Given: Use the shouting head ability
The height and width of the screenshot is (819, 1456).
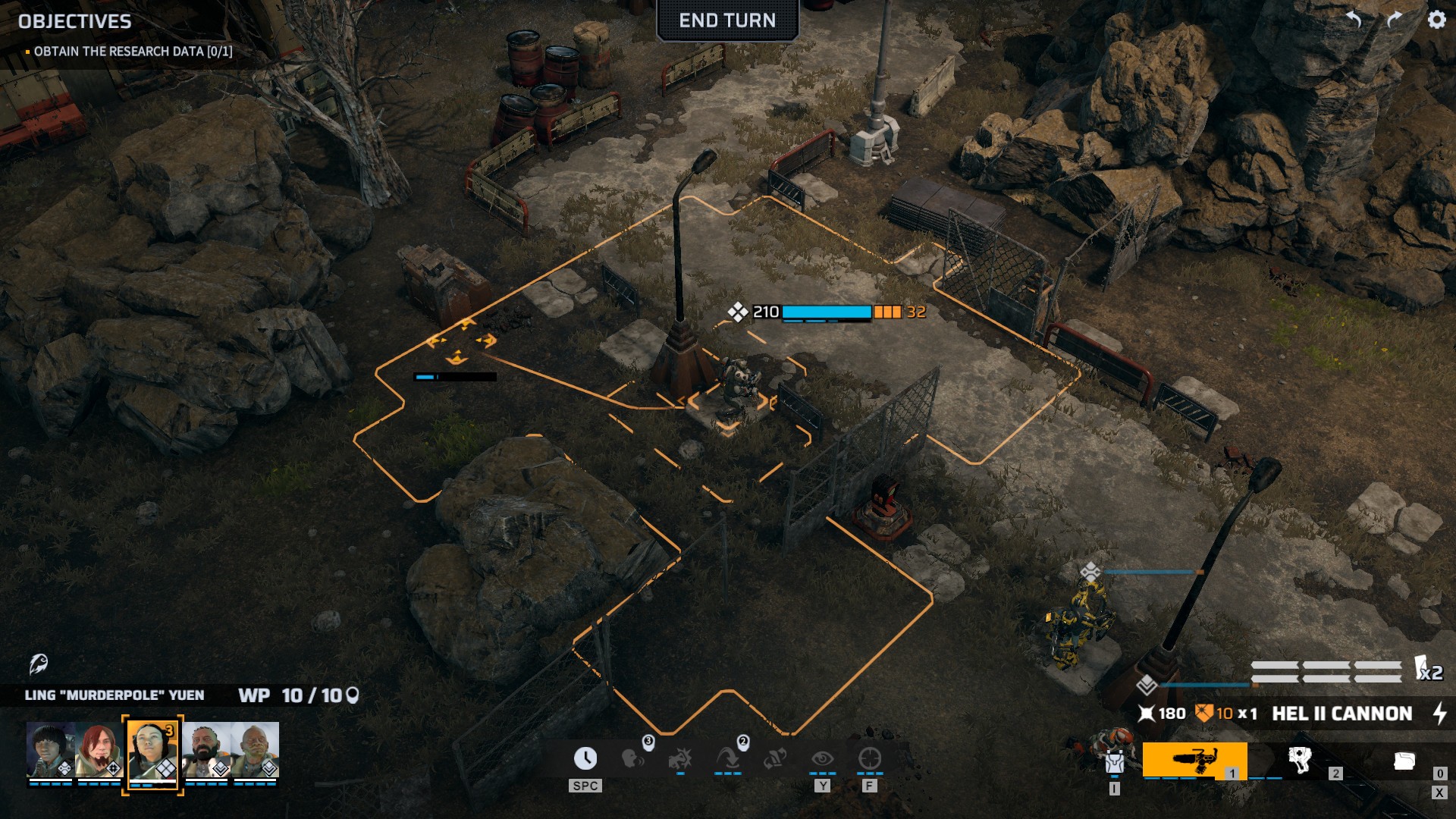Looking at the screenshot, I should click(632, 758).
